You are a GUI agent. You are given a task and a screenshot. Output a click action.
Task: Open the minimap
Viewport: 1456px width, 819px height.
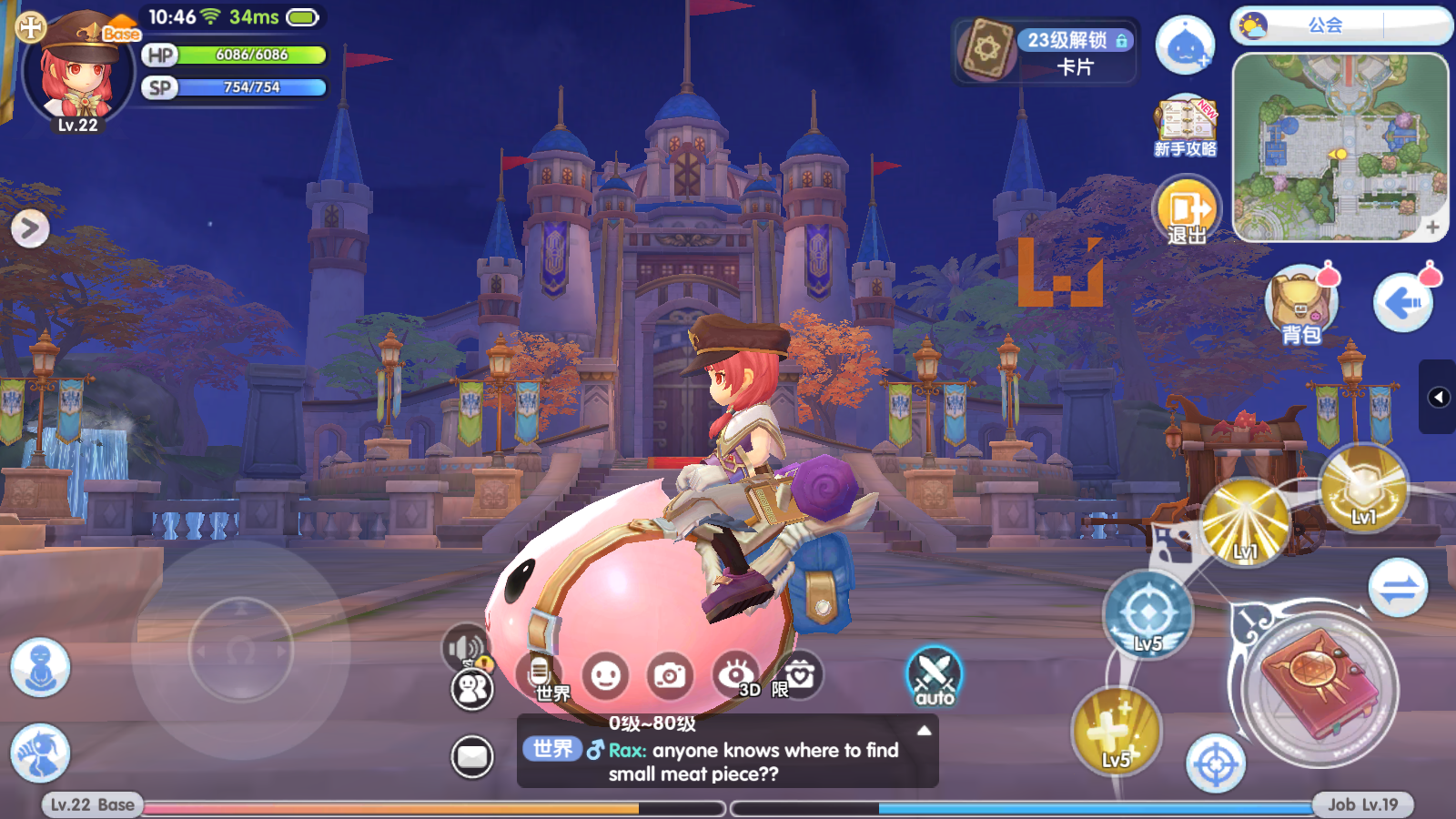(1340, 147)
